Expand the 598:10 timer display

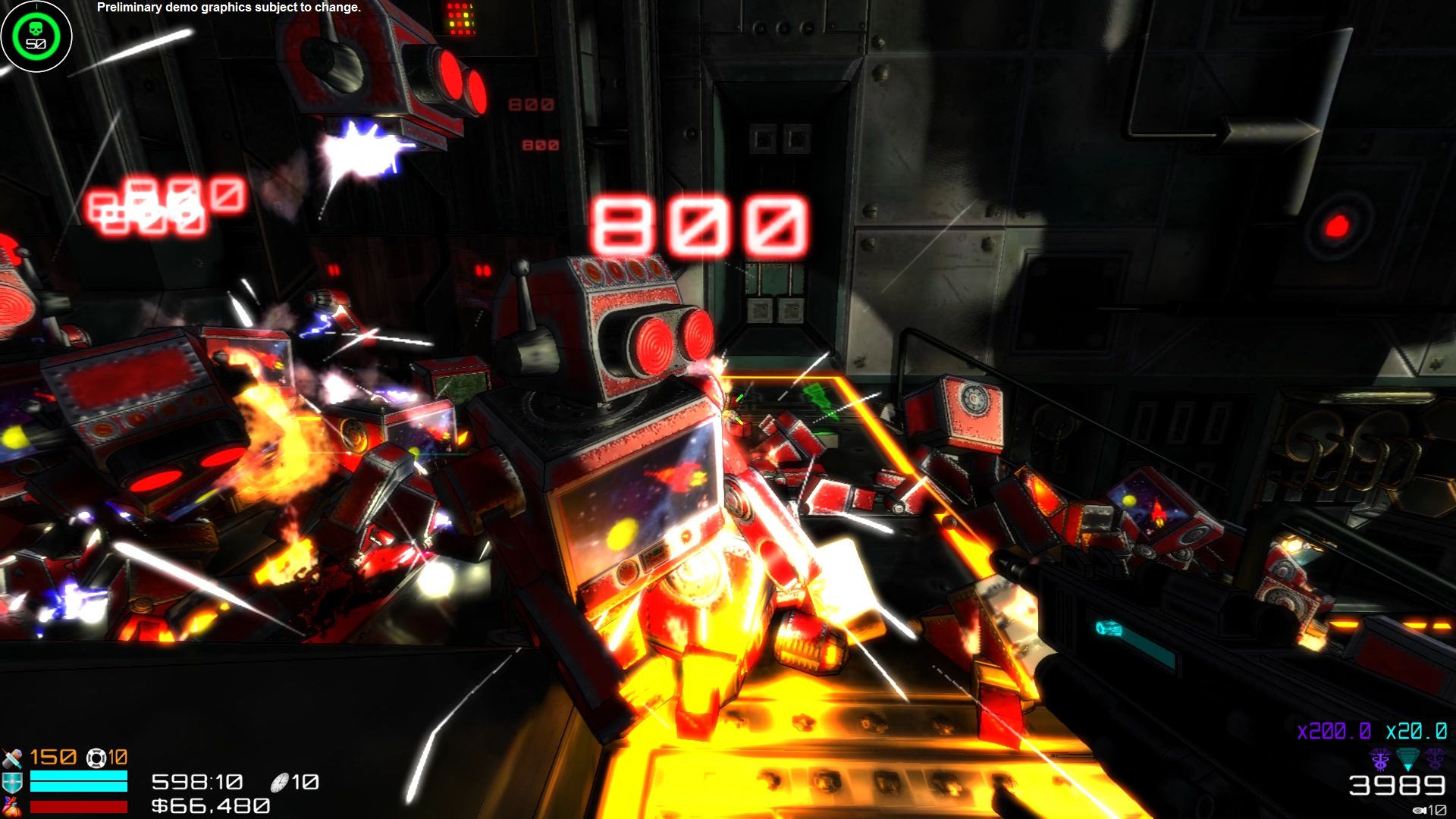click(x=196, y=781)
